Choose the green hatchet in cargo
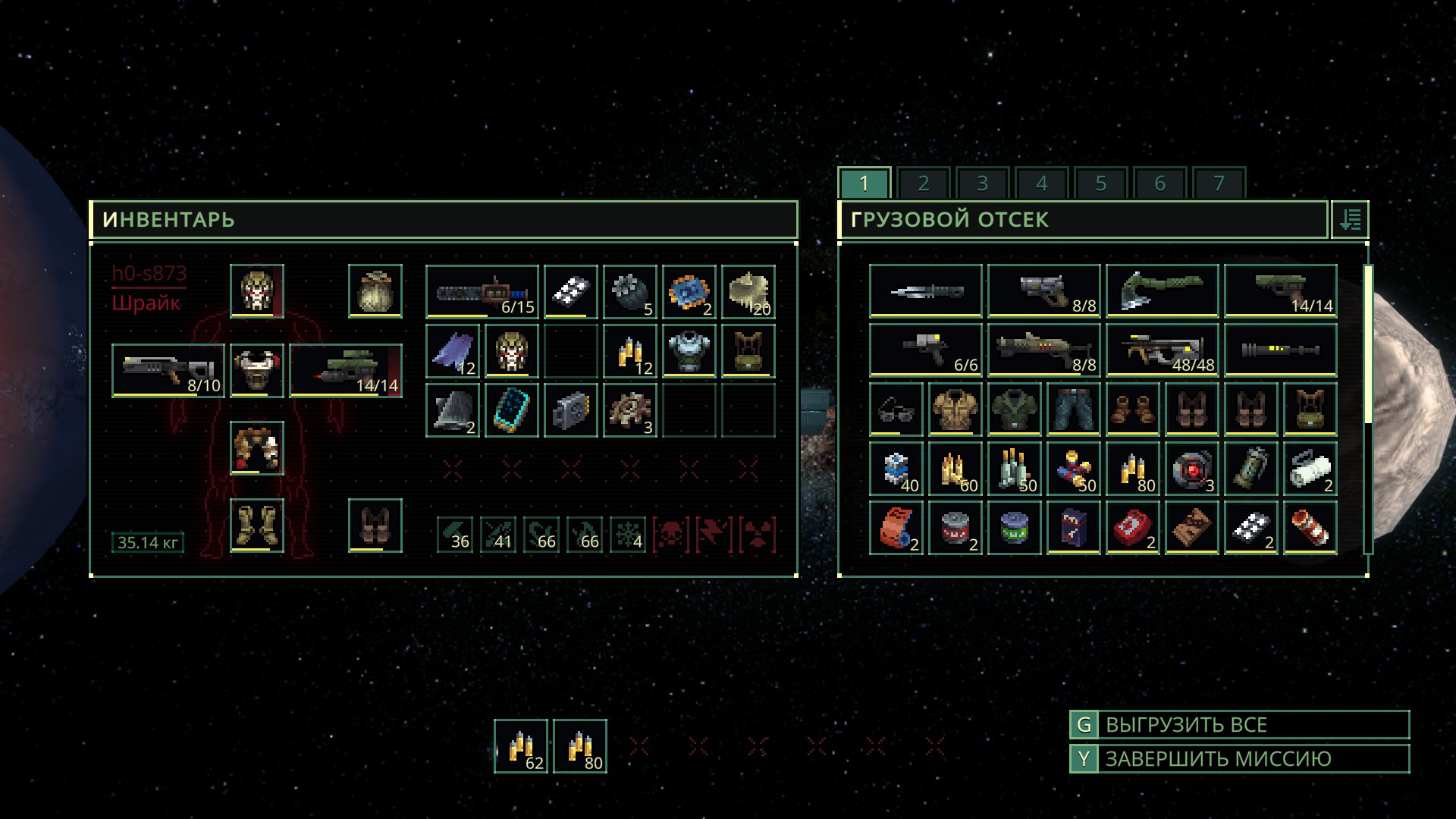Screen dimensions: 1456x819 point(1163,291)
